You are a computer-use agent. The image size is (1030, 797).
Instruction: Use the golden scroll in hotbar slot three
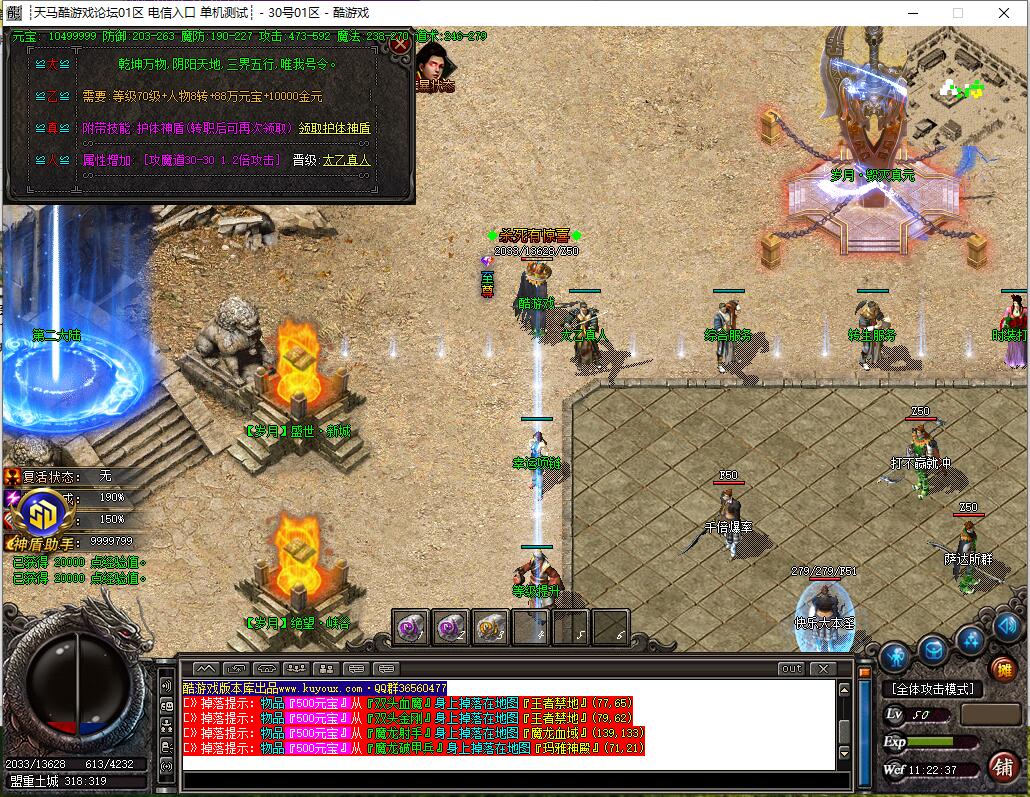point(490,627)
